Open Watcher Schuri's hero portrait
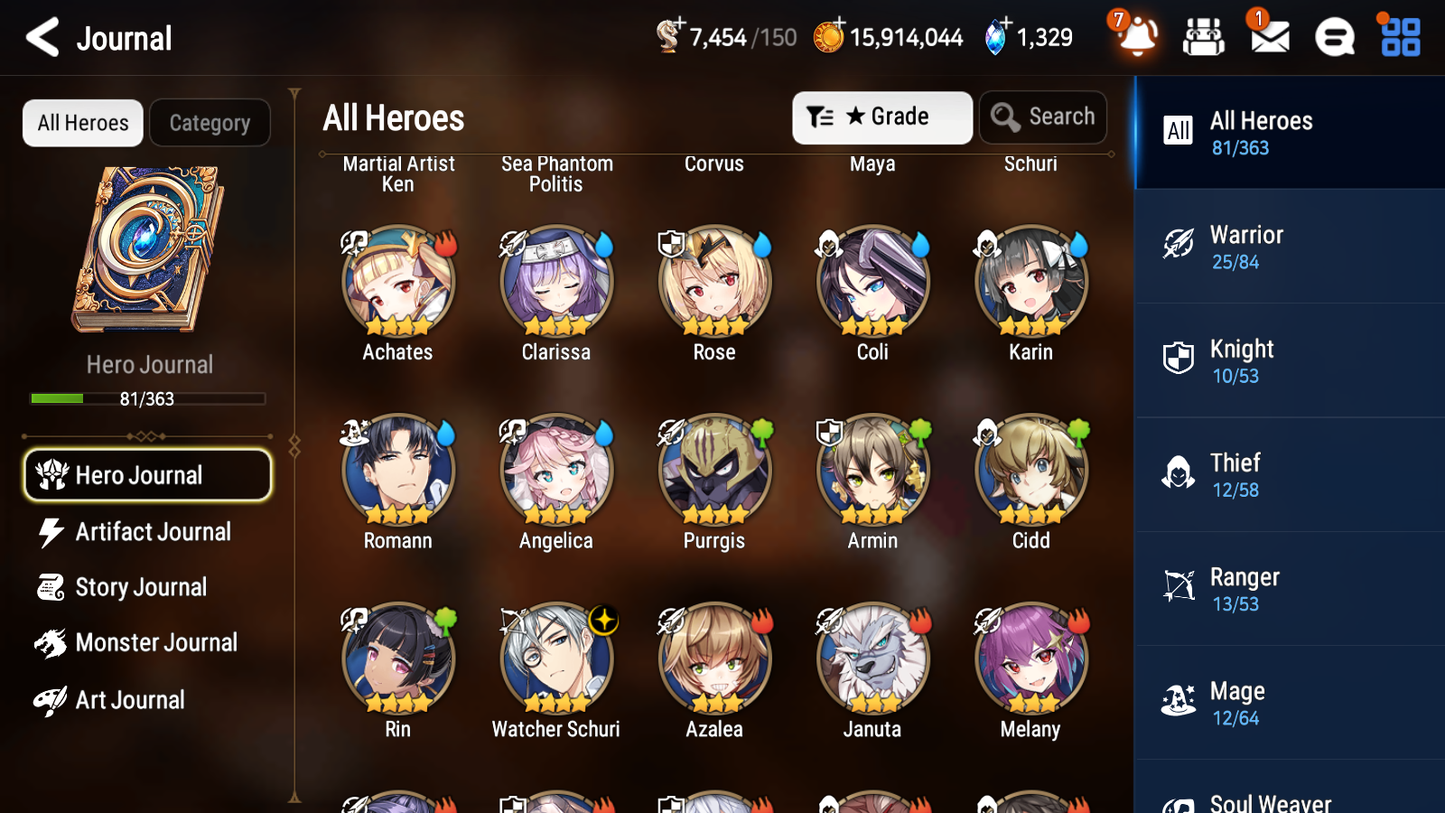The height and width of the screenshot is (813, 1445). coord(556,658)
